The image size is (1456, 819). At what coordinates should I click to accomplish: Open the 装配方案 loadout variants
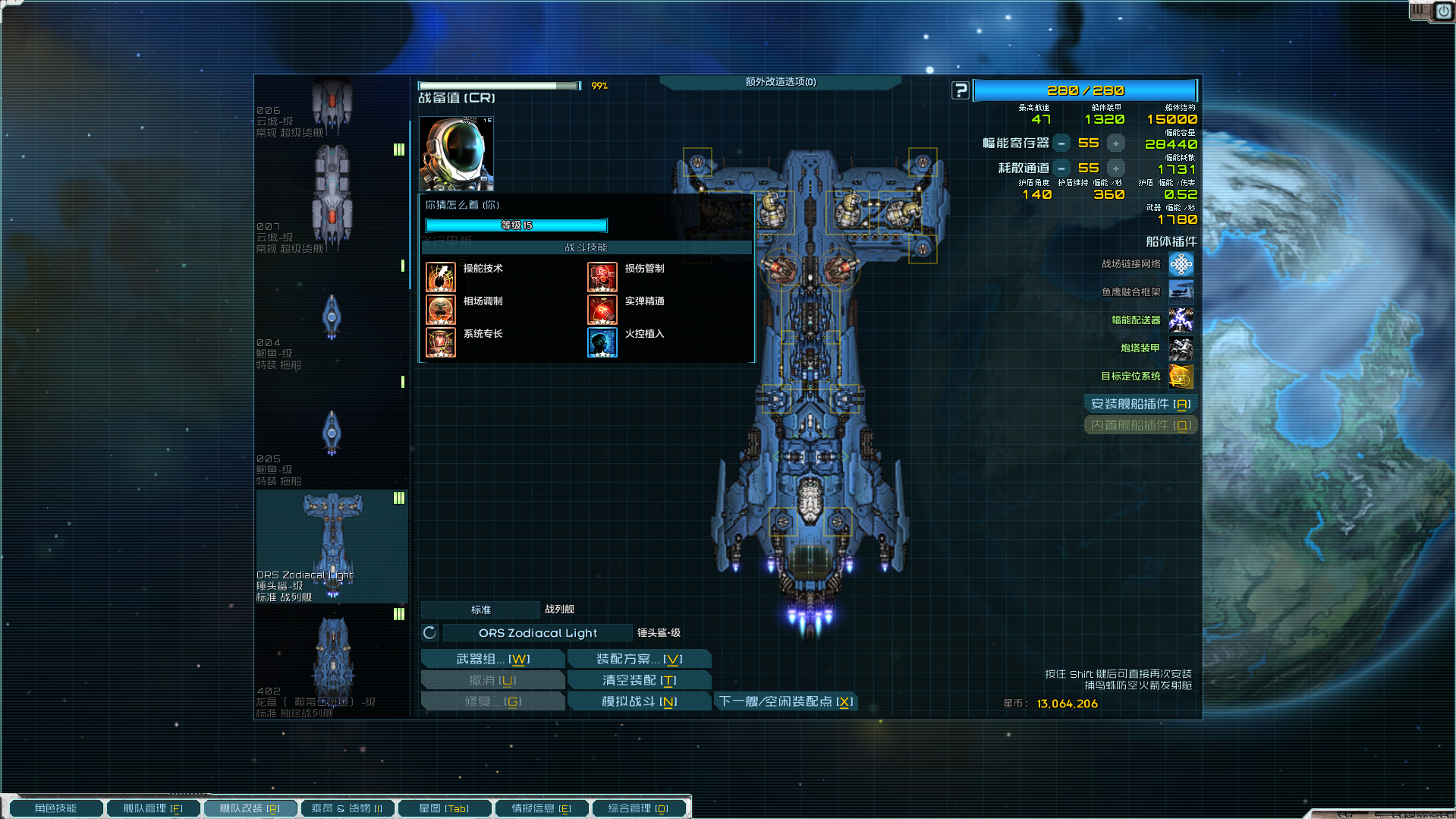pos(639,659)
